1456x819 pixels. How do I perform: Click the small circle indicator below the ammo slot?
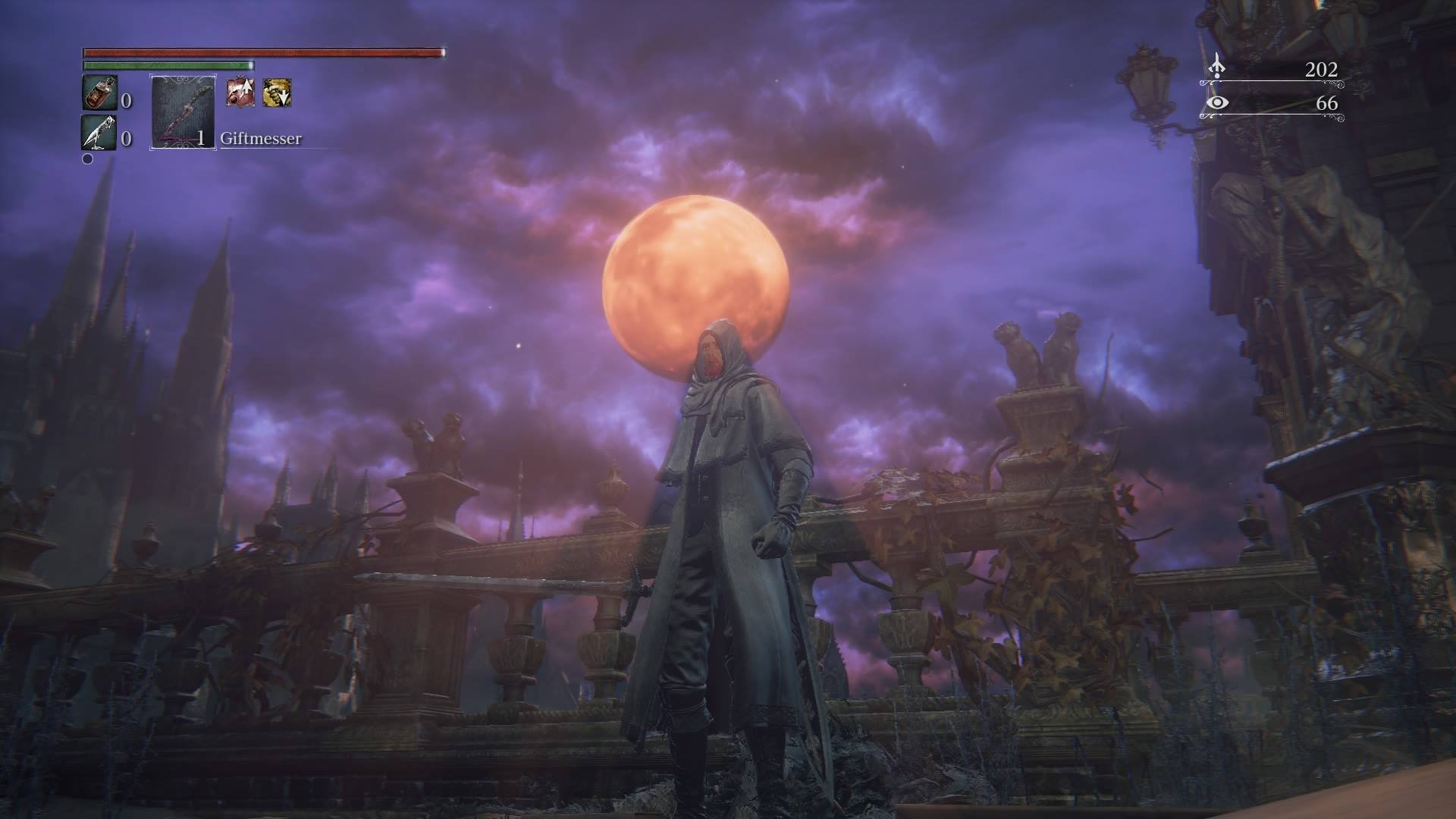87,158
